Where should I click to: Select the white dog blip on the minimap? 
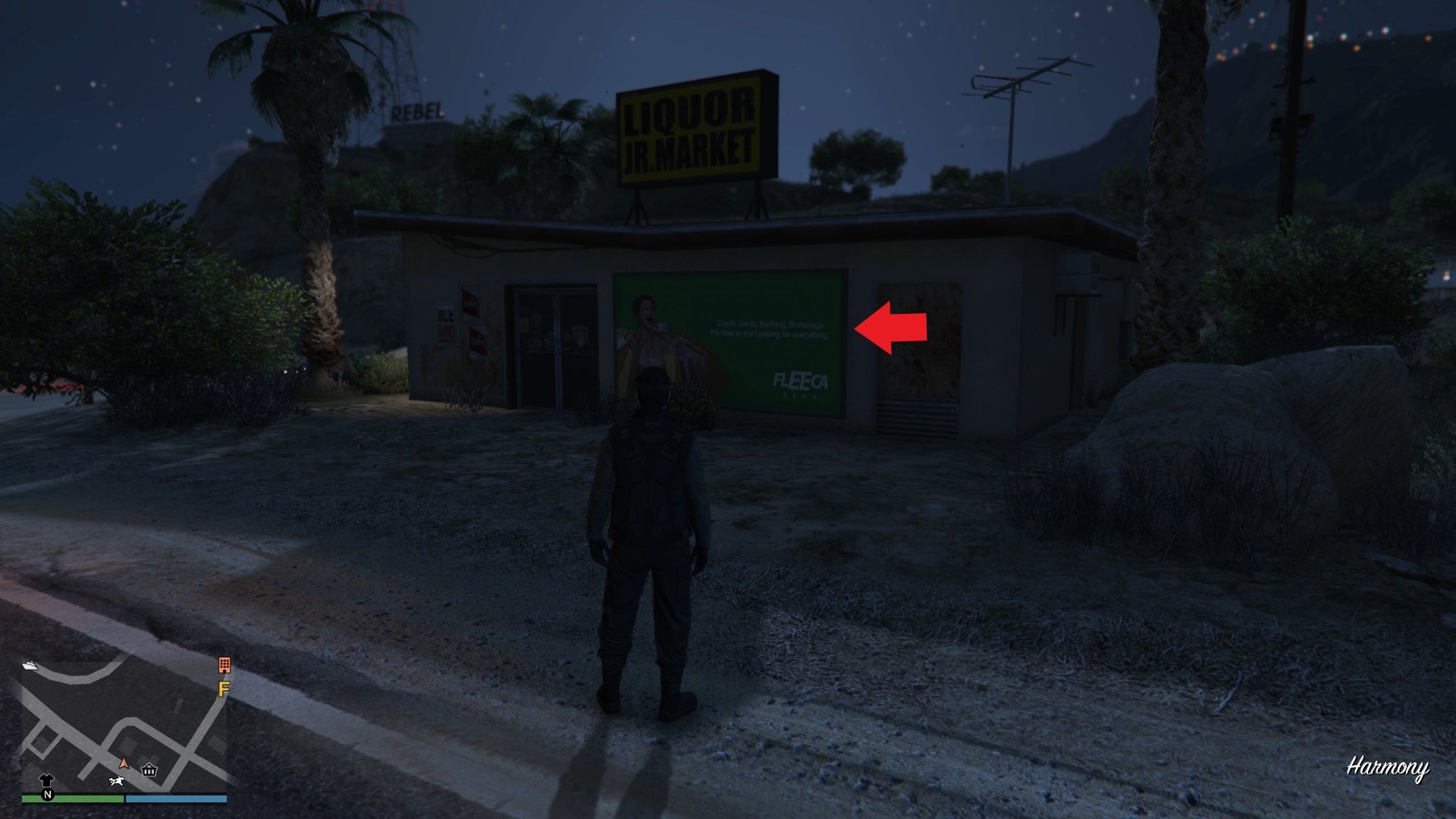pos(117,780)
